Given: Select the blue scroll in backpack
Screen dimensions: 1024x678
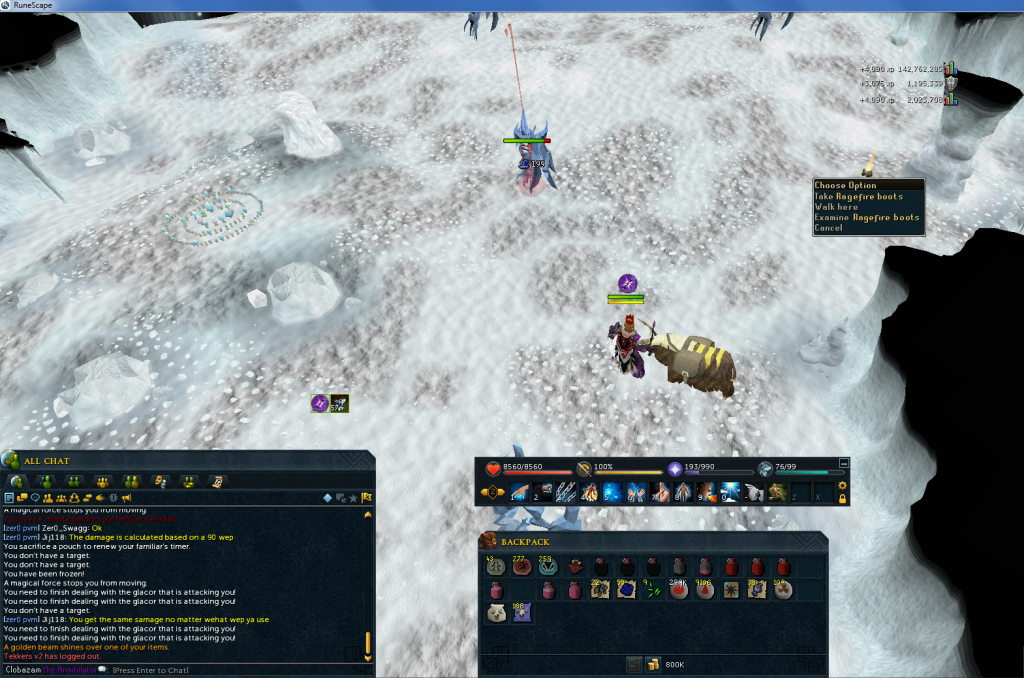Looking at the screenshot, I should [624, 591].
